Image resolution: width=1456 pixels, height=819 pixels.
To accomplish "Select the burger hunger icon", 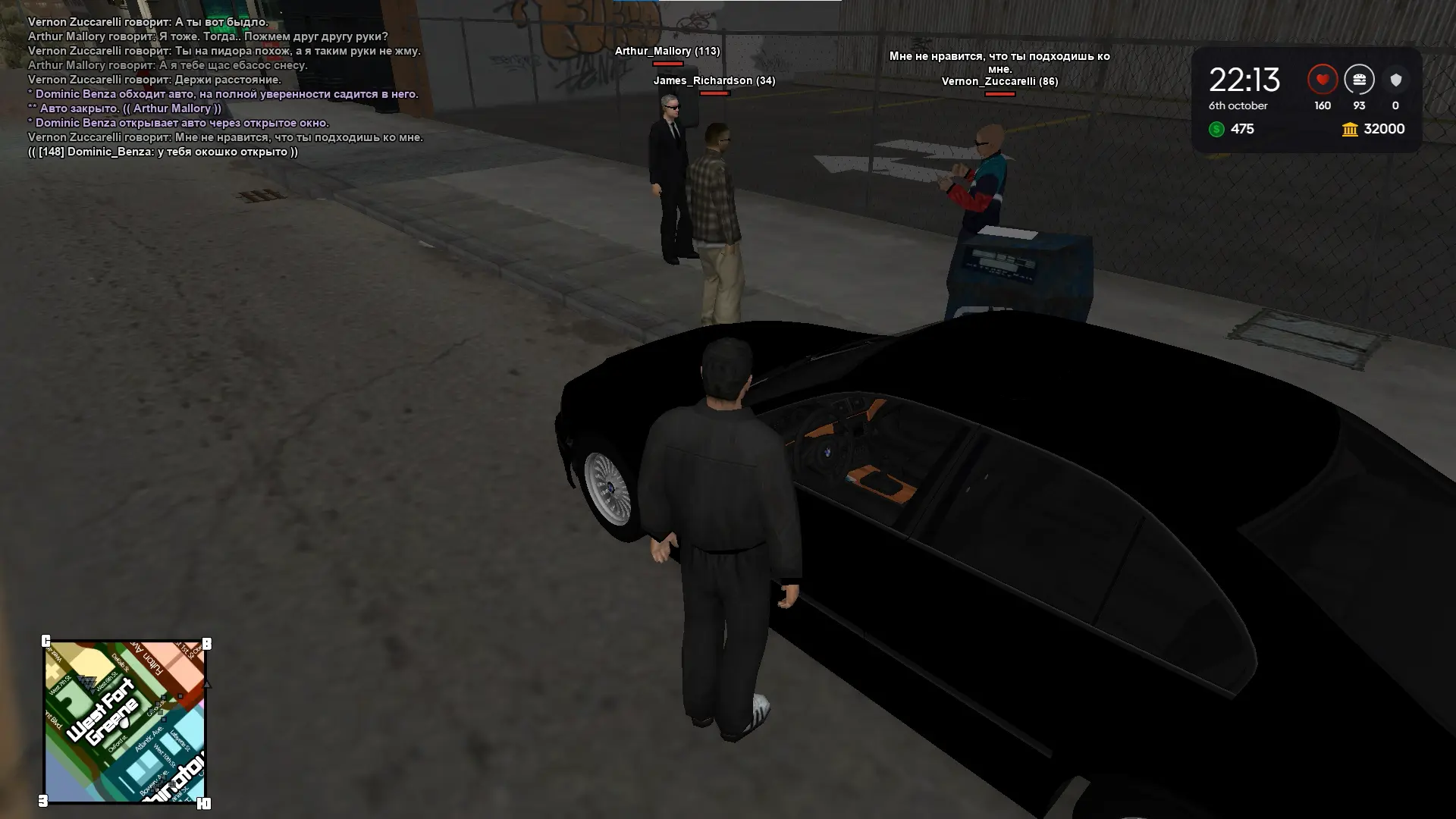I will (1359, 80).
